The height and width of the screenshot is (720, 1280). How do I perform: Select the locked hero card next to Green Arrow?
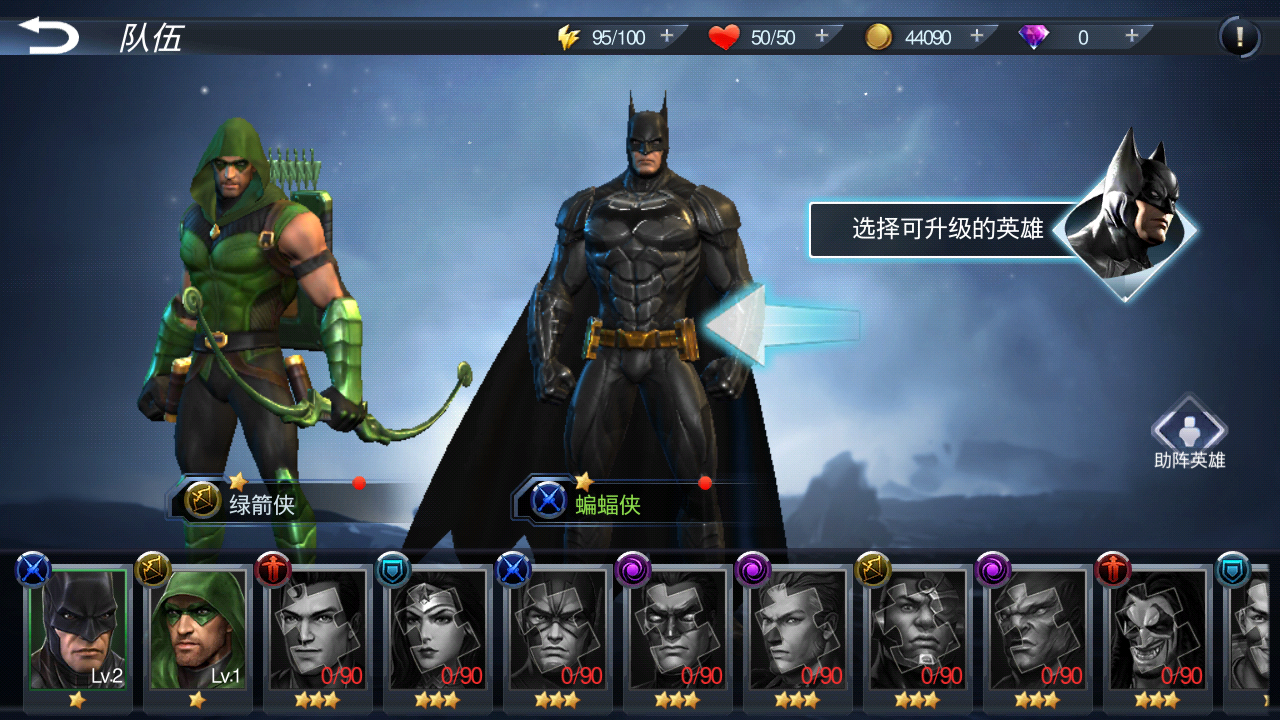318,630
